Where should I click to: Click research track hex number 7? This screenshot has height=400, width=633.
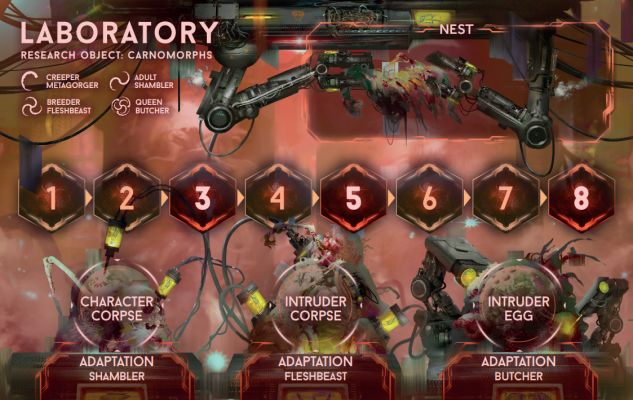[504, 197]
